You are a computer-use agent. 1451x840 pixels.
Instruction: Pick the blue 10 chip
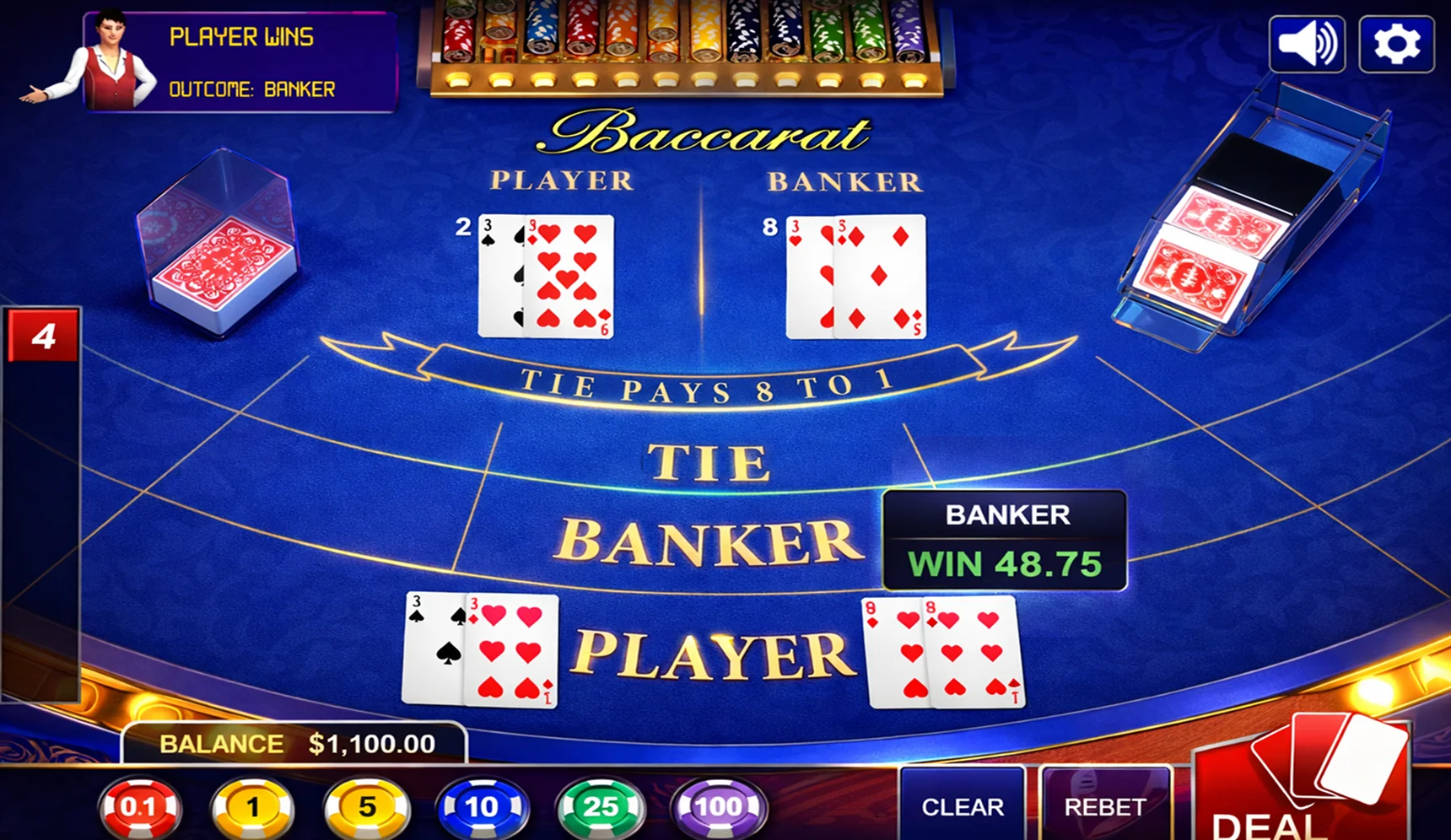click(x=483, y=805)
